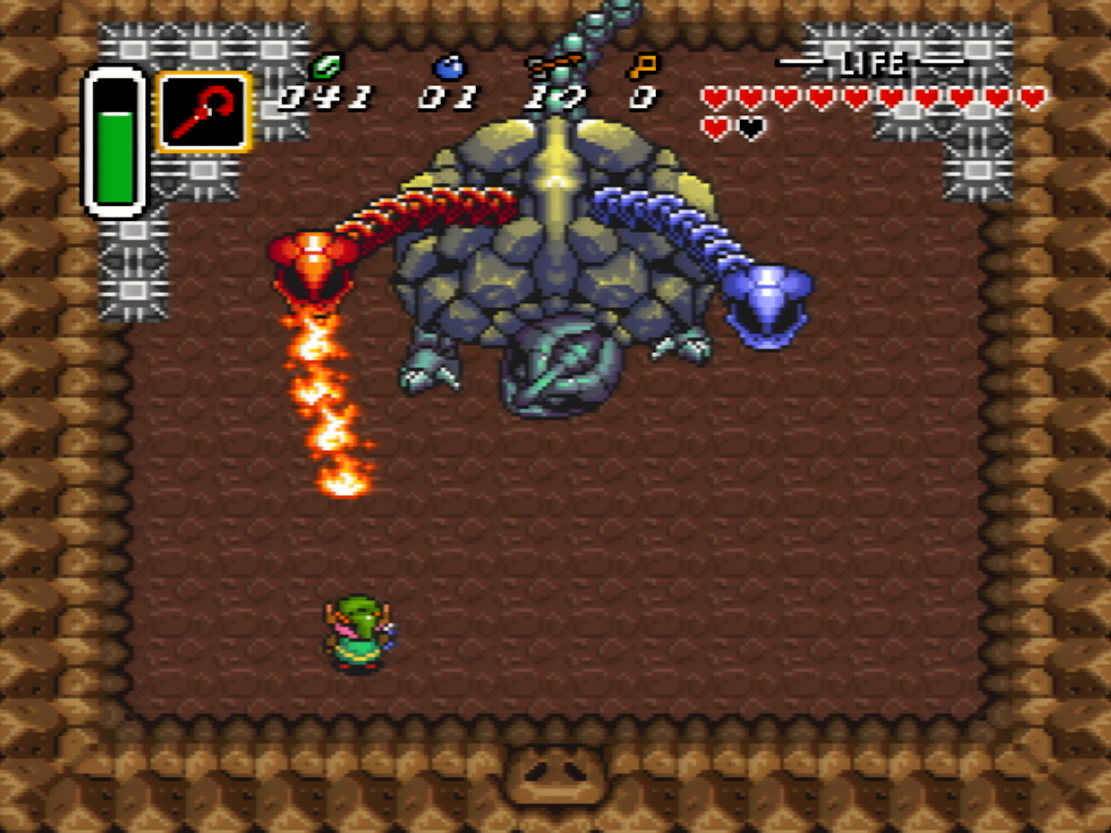Select the equipped red cane item slot
Image resolution: width=1111 pixels, height=833 pixels.
[x=203, y=112]
